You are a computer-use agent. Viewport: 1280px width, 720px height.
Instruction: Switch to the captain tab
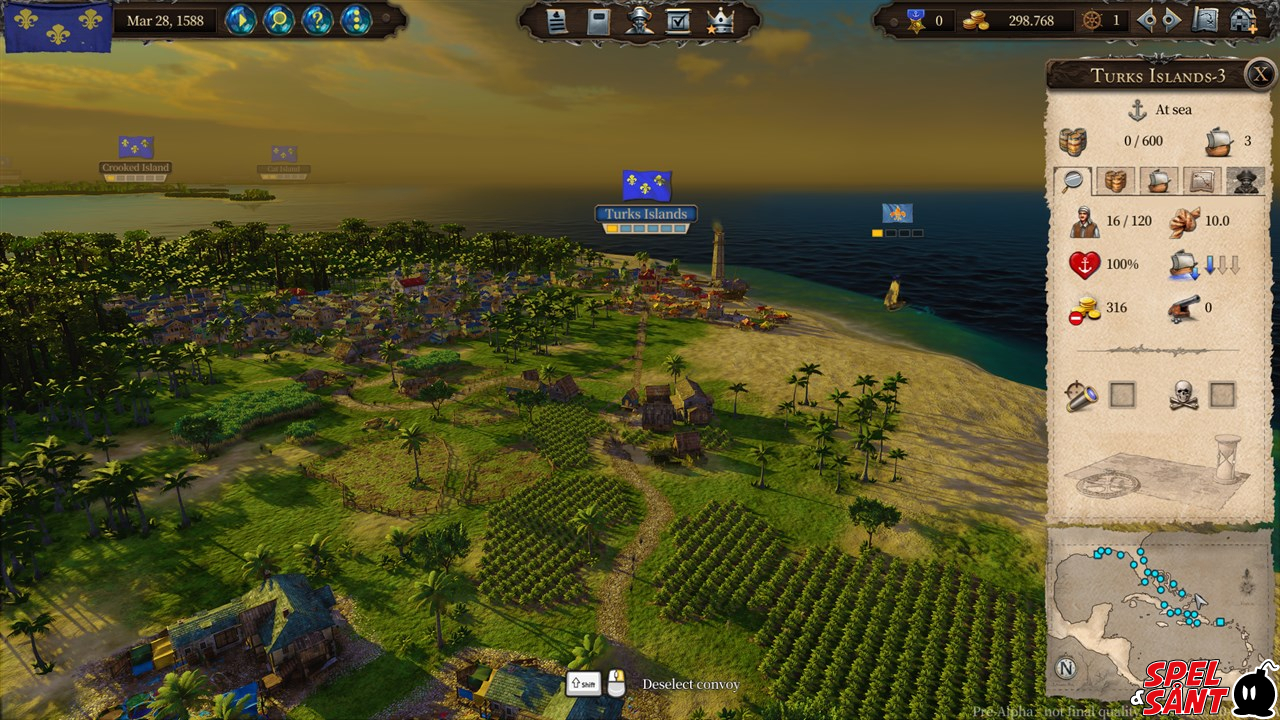[1245, 180]
